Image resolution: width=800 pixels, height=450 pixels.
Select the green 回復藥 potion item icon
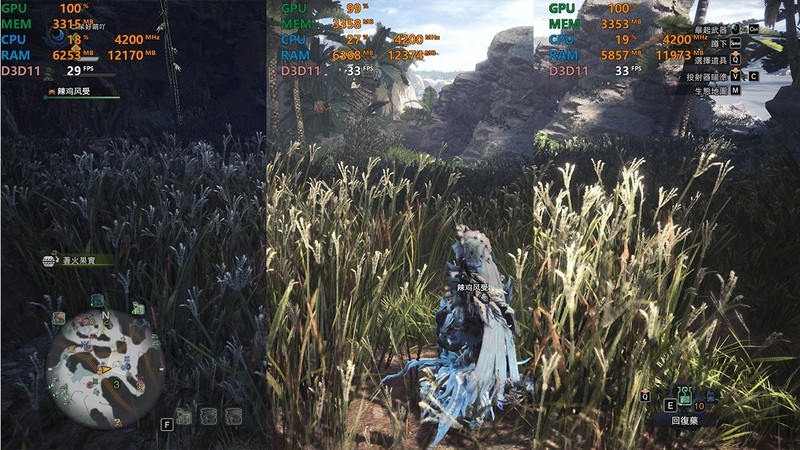point(686,398)
